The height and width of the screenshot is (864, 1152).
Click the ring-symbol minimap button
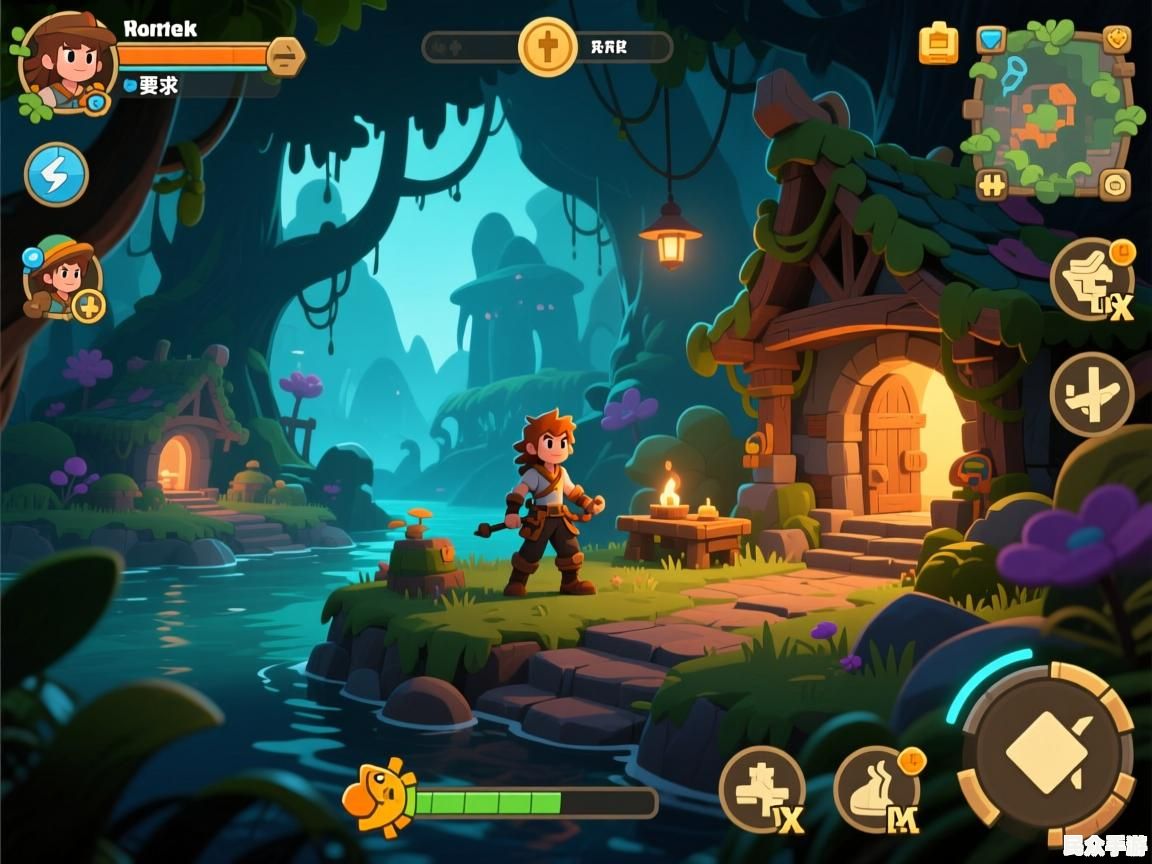click(x=1114, y=184)
